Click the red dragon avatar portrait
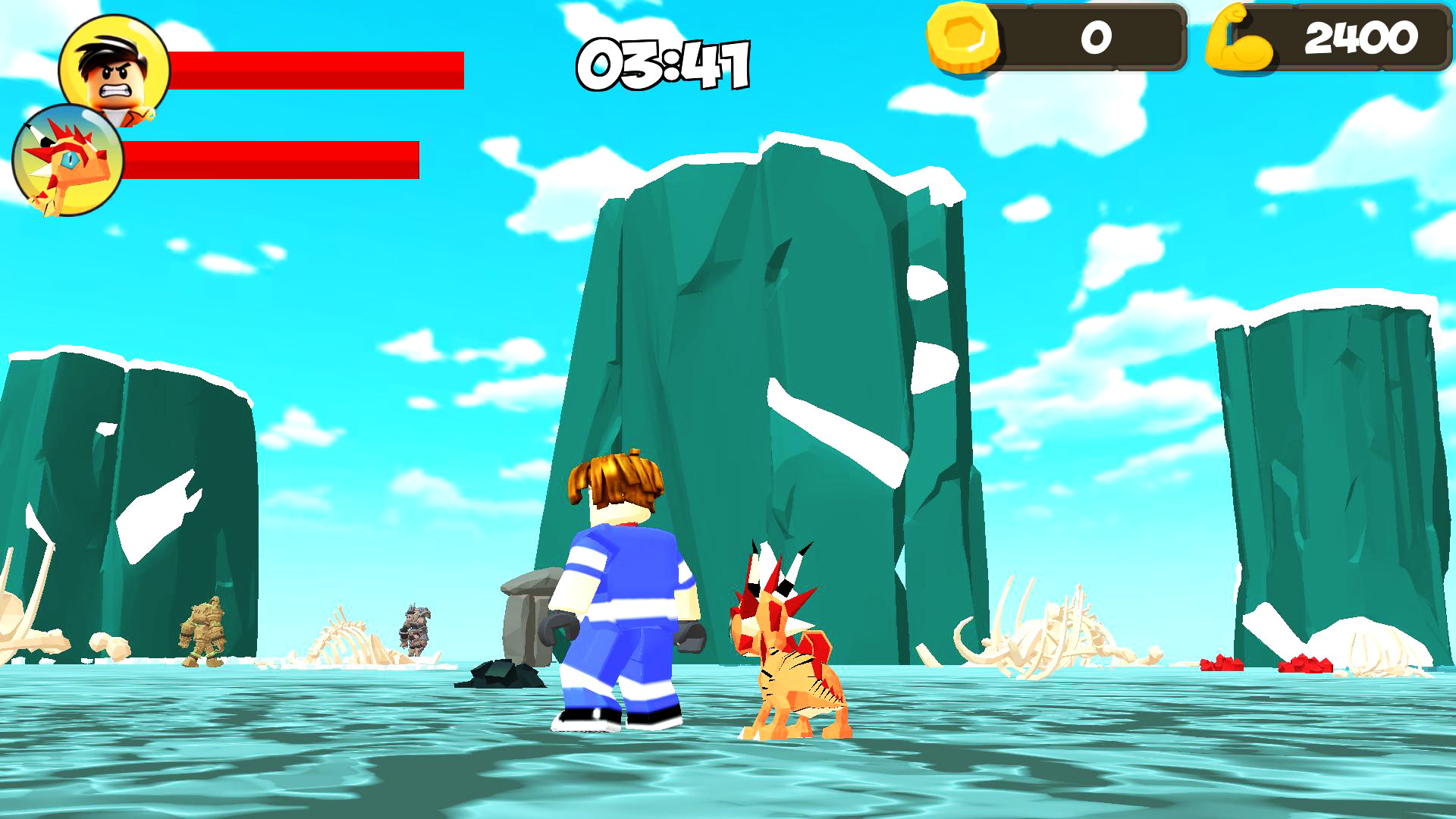 point(67,159)
